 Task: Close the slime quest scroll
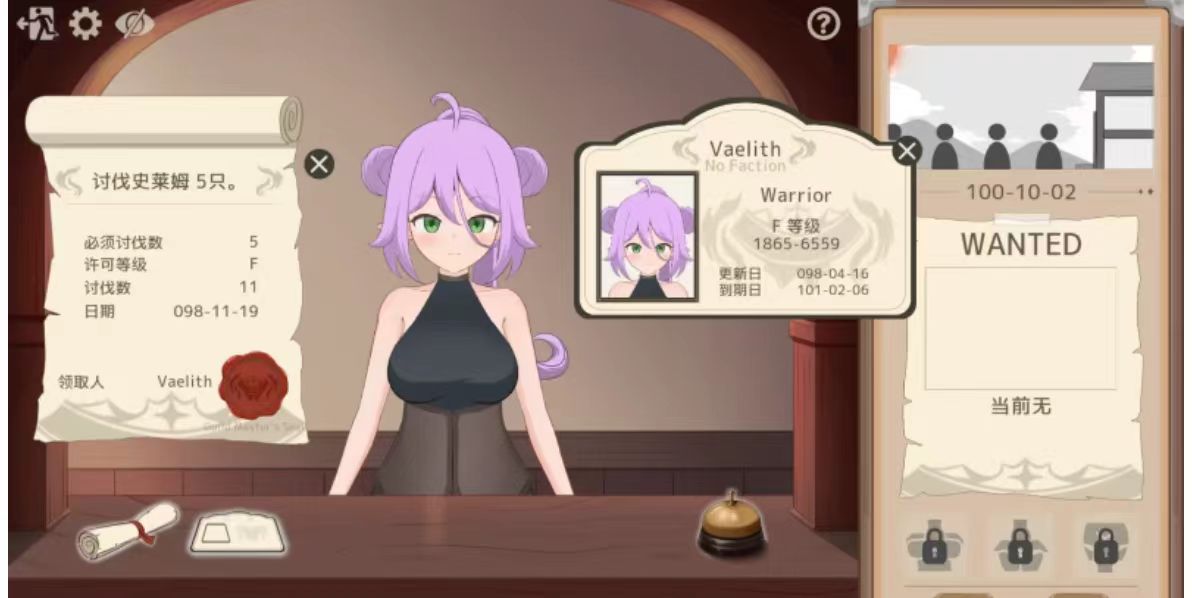[319, 164]
